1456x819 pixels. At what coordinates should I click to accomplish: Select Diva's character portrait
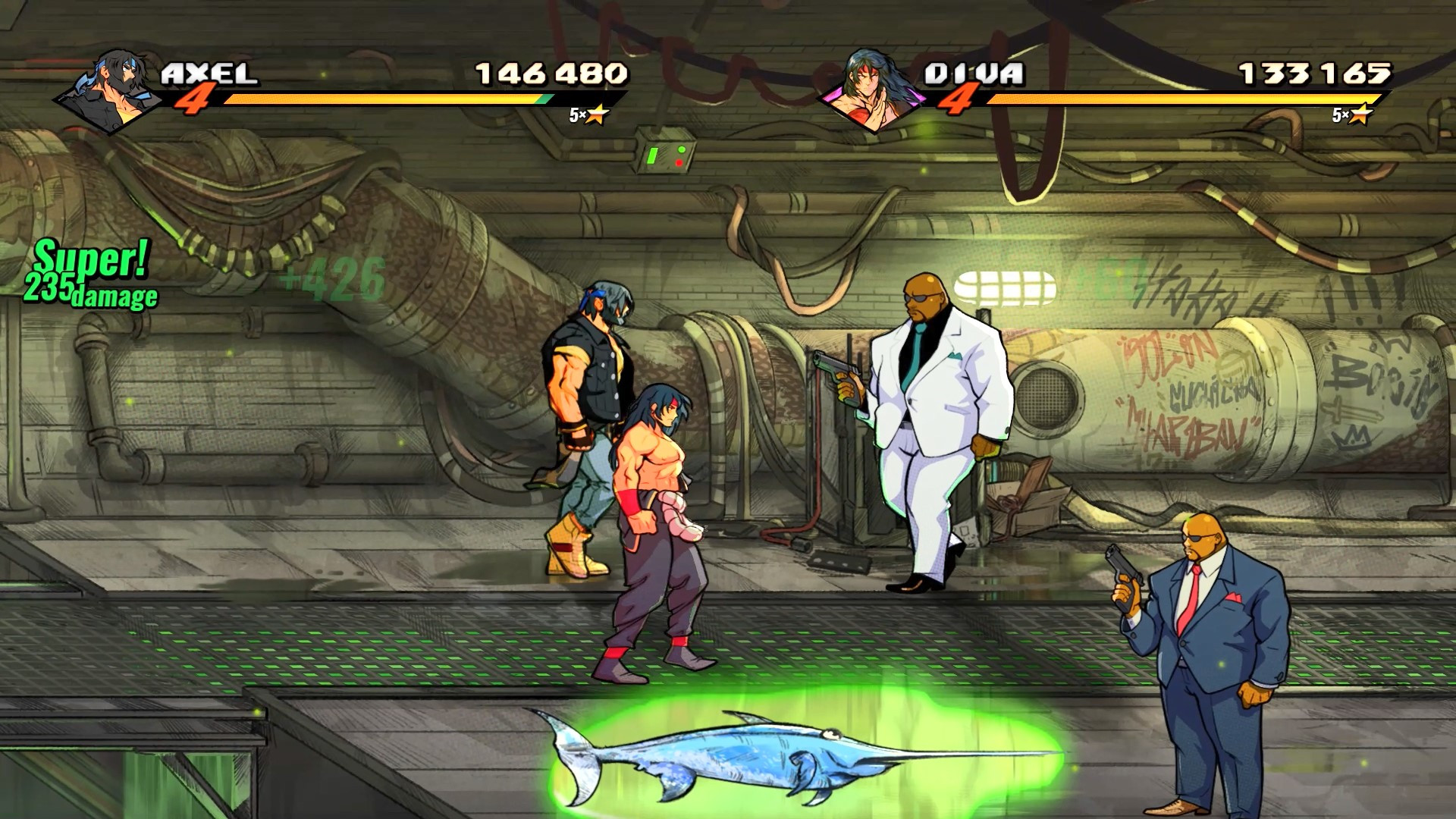[872, 91]
